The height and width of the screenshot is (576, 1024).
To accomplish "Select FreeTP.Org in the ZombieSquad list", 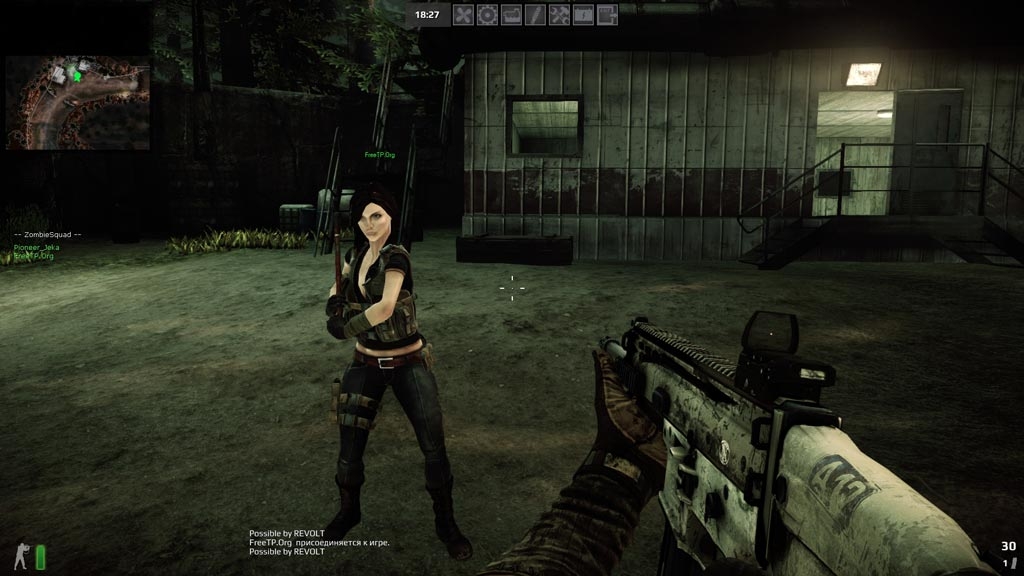I will tap(36, 256).
